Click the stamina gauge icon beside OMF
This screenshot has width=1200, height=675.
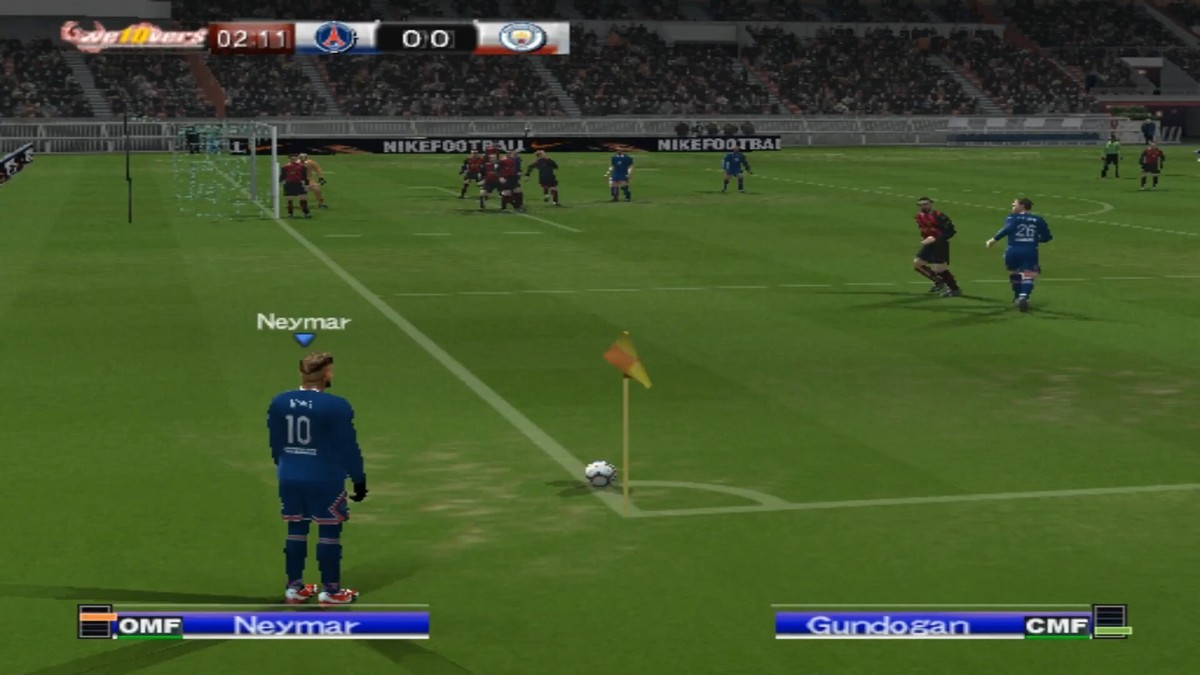pyautogui.click(x=96, y=622)
